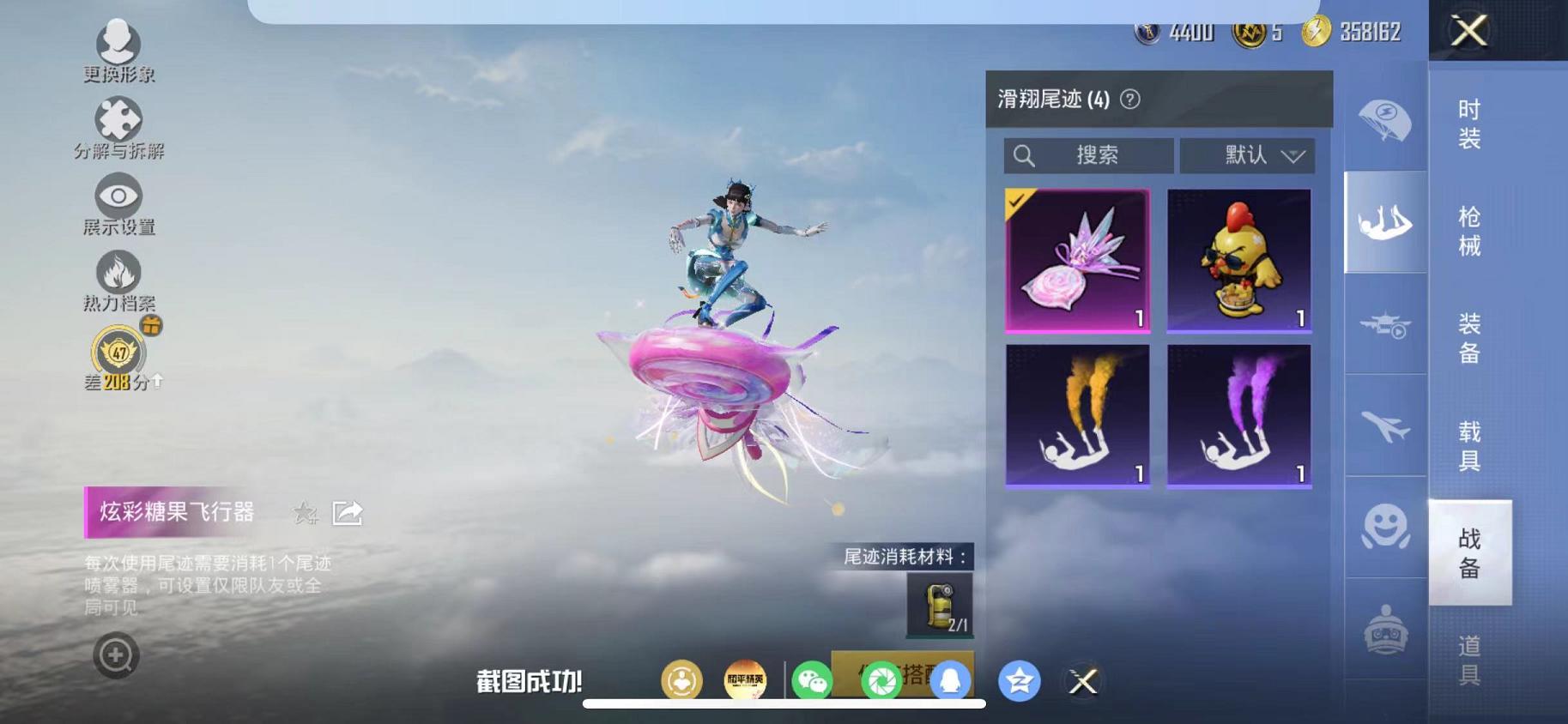Open the 默认 sort dropdown
The width and height of the screenshot is (1568, 724).
[x=1246, y=155]
